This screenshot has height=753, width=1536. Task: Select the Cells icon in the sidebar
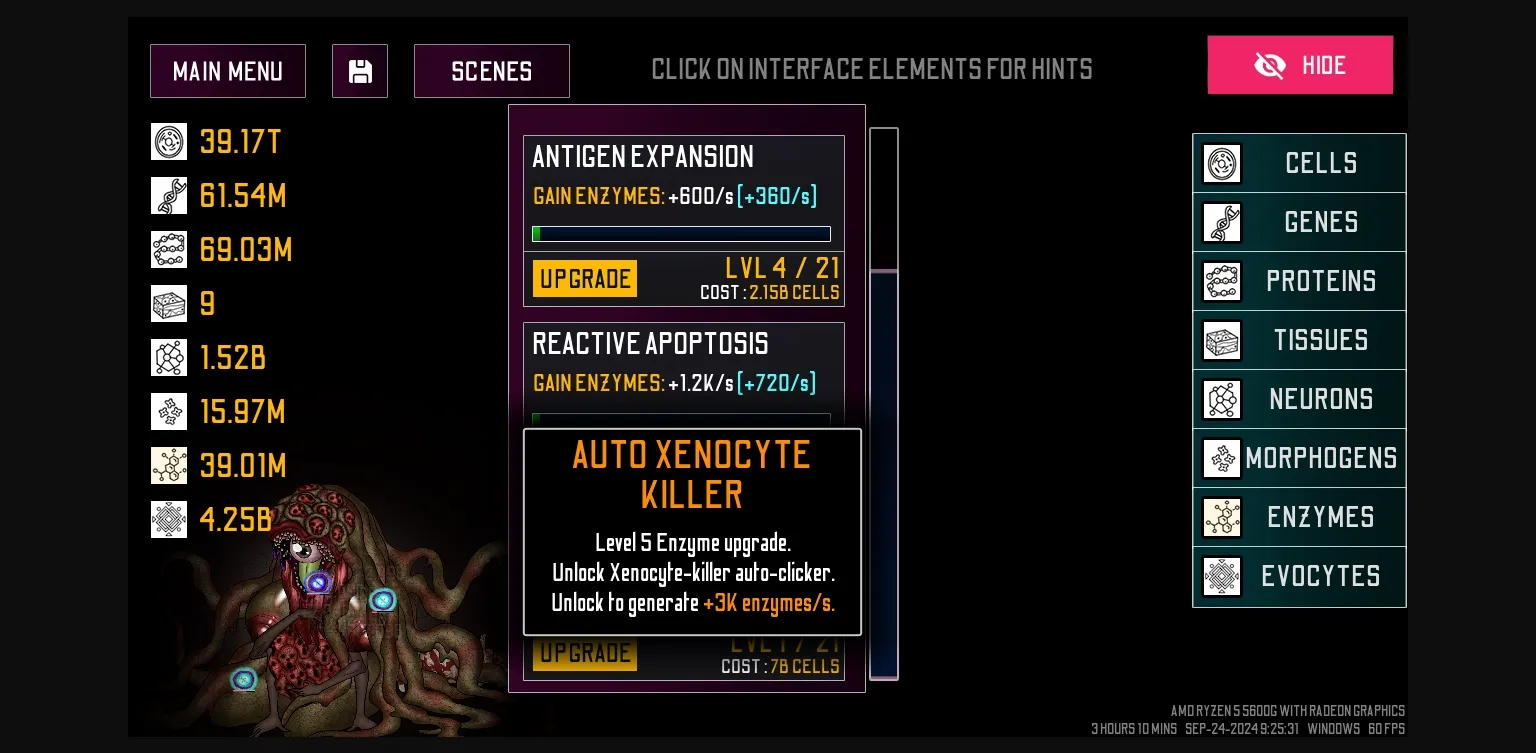point(1221,163)
